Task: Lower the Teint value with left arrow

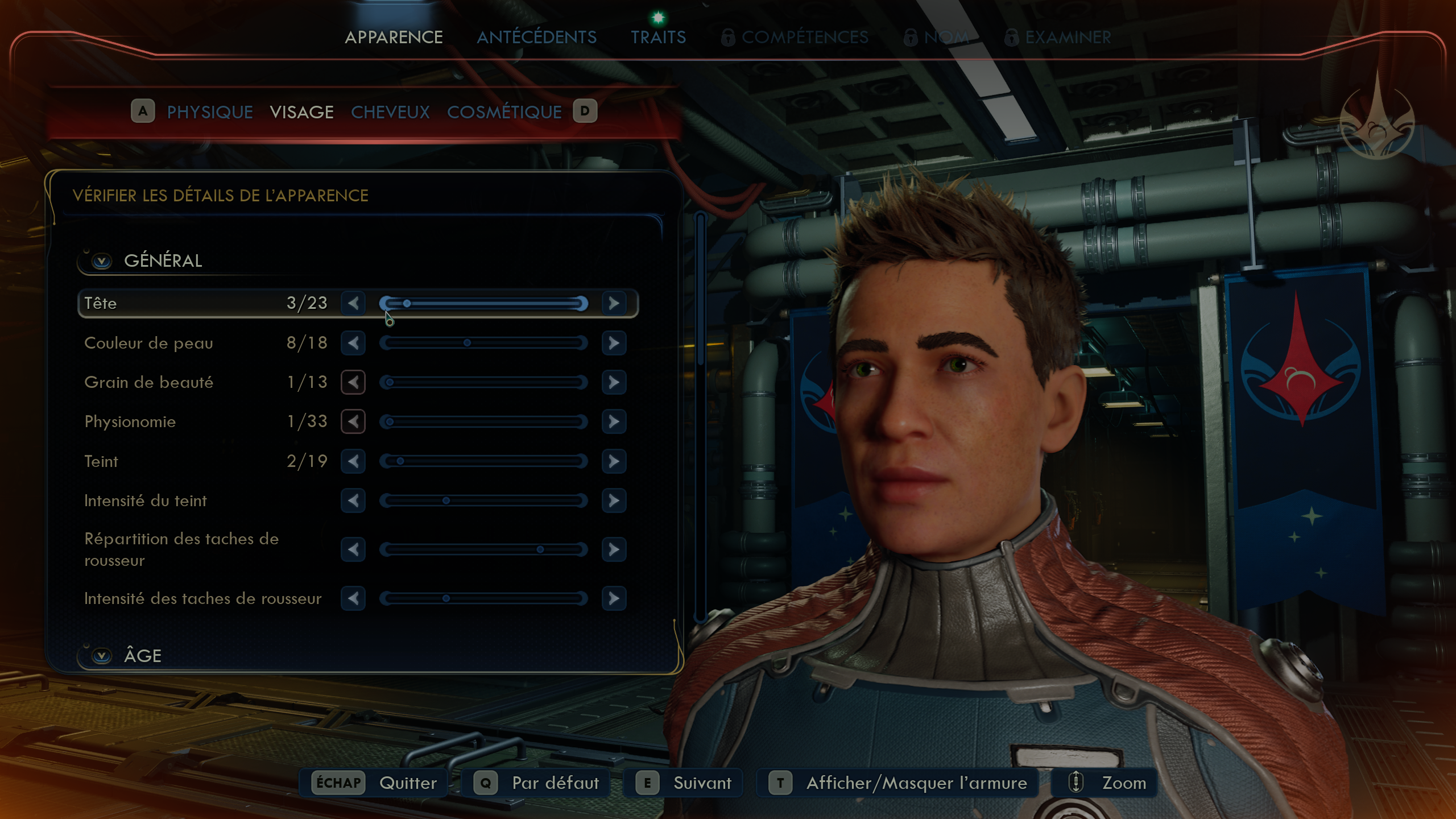Action: coord(353,461)
